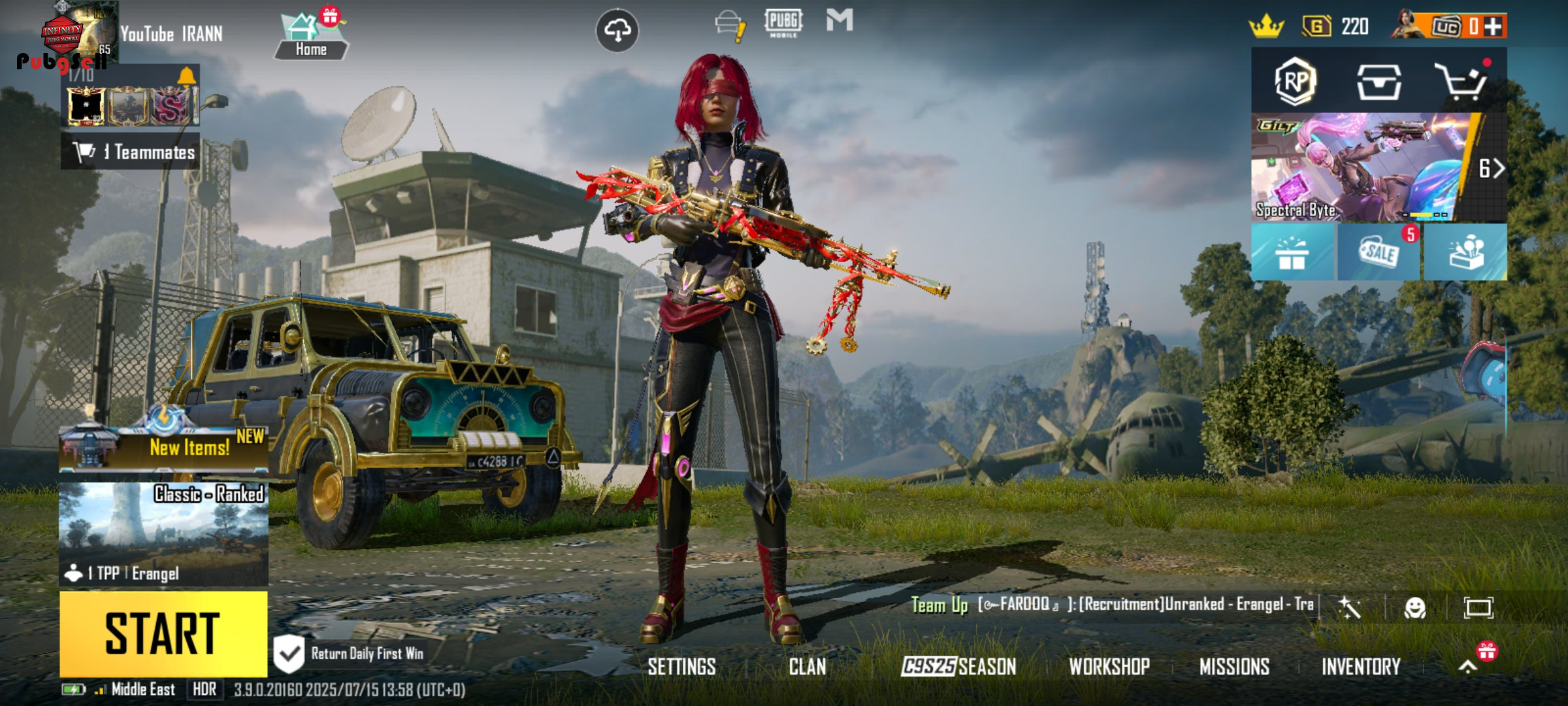Open the cloud download icon
This screenshot has width=1568, height=706.
617,30
